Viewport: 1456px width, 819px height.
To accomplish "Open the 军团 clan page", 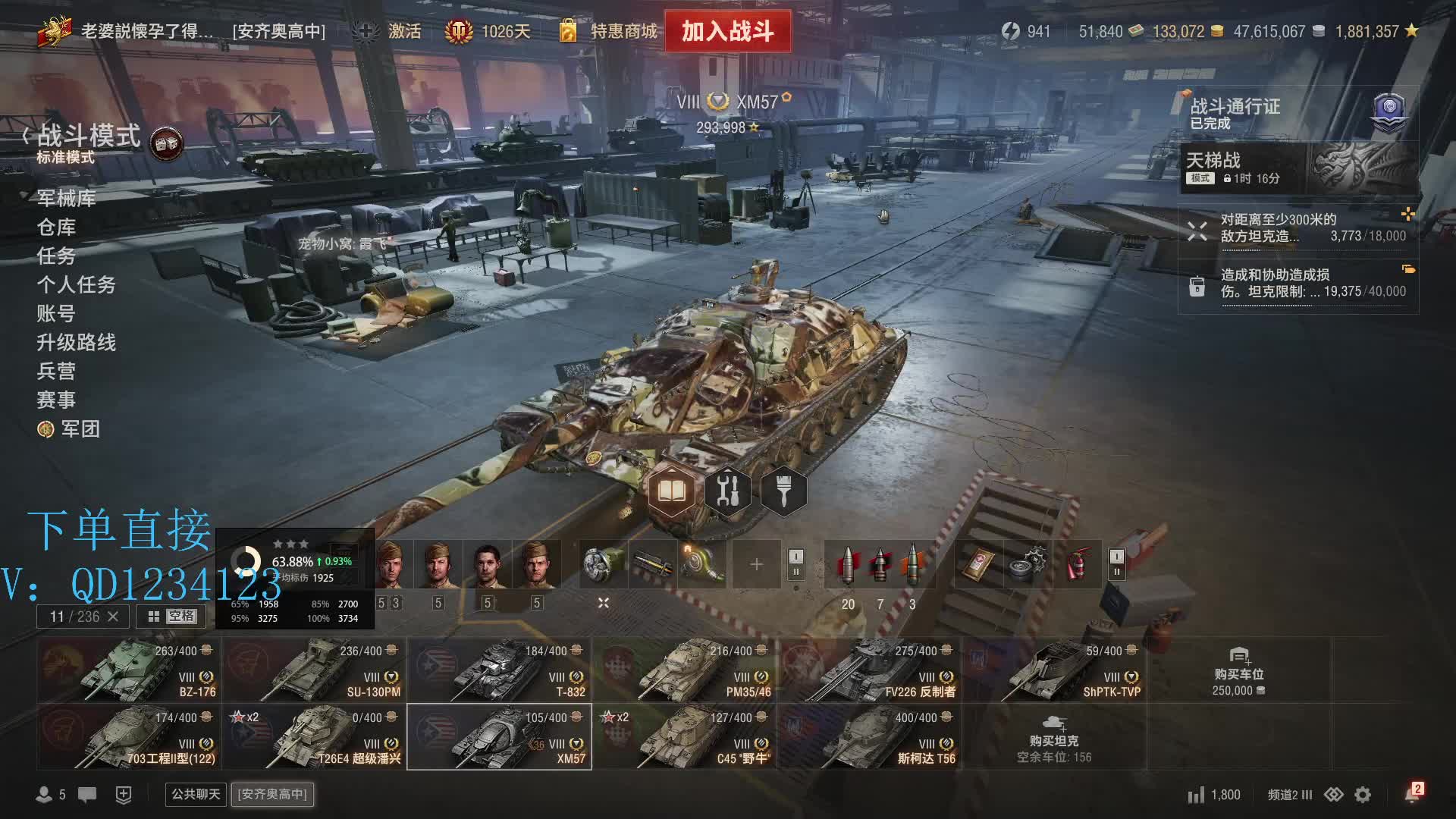I will click(80, 429).
